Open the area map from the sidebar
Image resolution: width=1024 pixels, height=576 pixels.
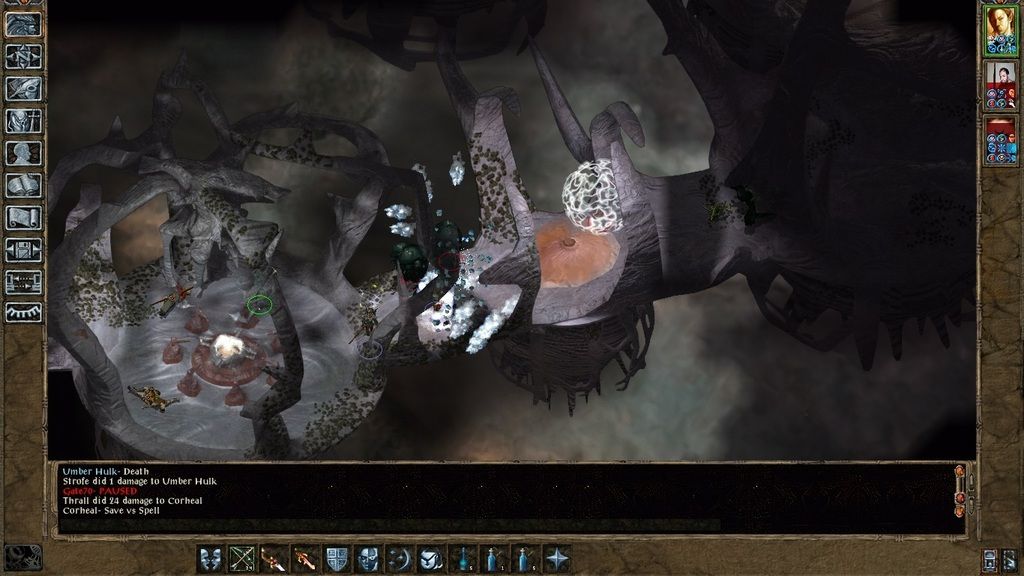(x=23, y=57)
